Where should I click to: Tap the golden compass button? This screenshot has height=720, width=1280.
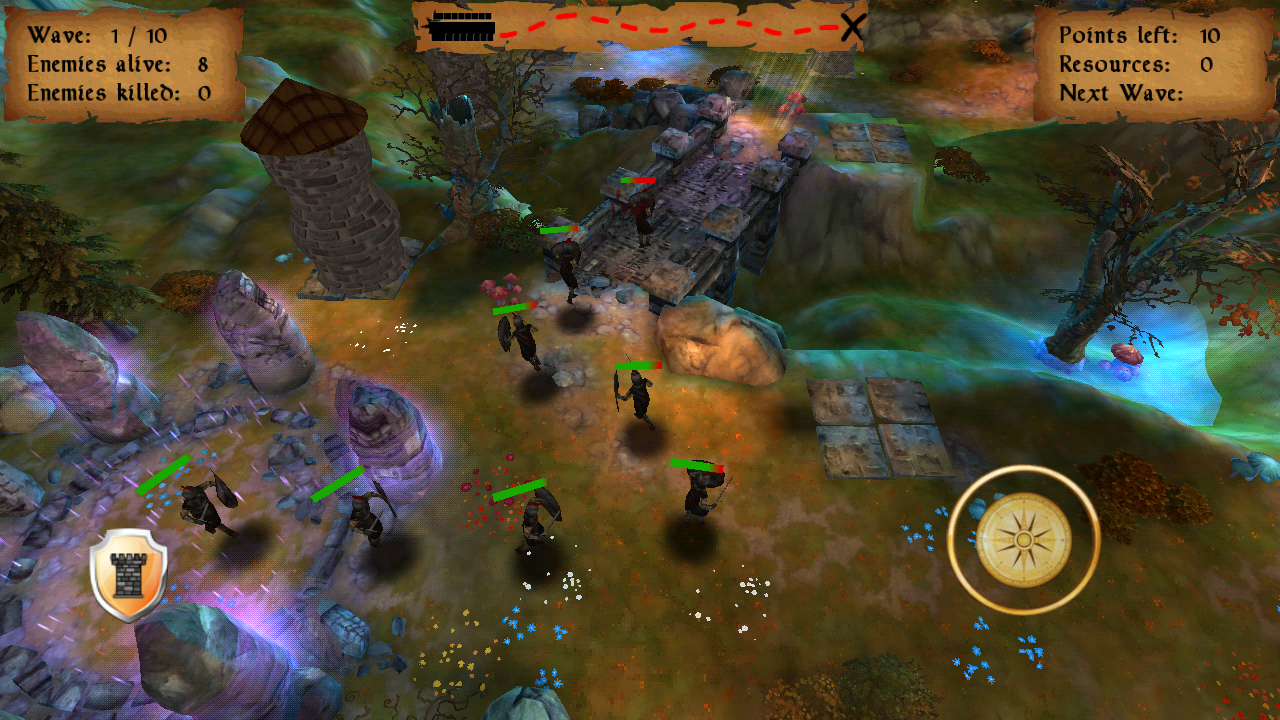click(x=1023, y=540)
